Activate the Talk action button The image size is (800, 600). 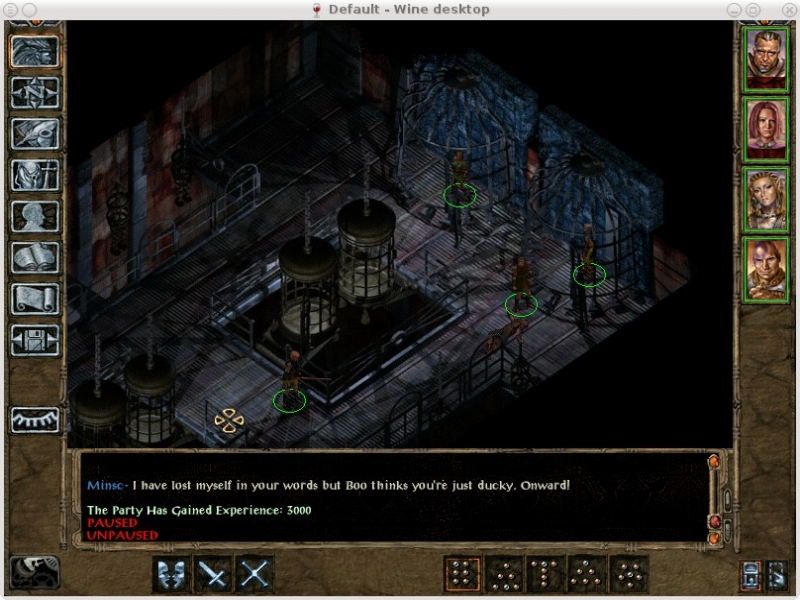[x=172, y=574]
